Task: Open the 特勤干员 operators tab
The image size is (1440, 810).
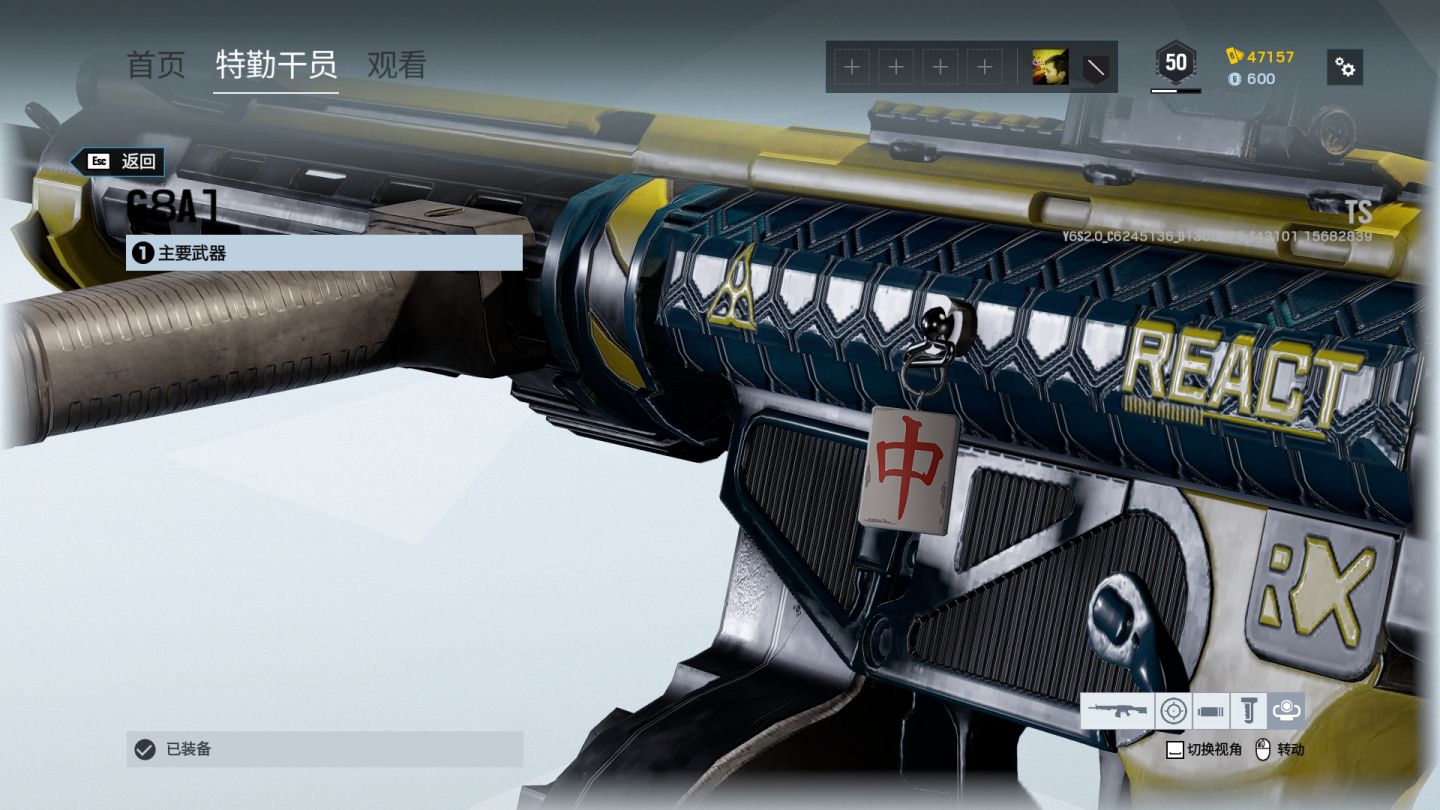Action: click(x=276, y=66)
